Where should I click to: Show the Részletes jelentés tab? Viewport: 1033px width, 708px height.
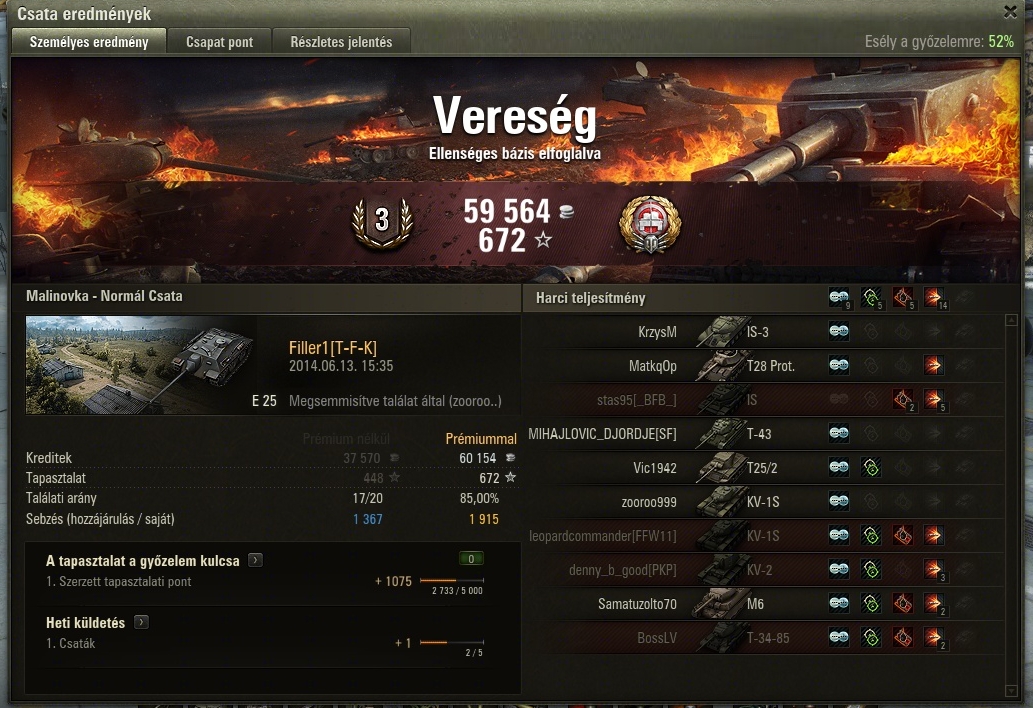[341, 42]
